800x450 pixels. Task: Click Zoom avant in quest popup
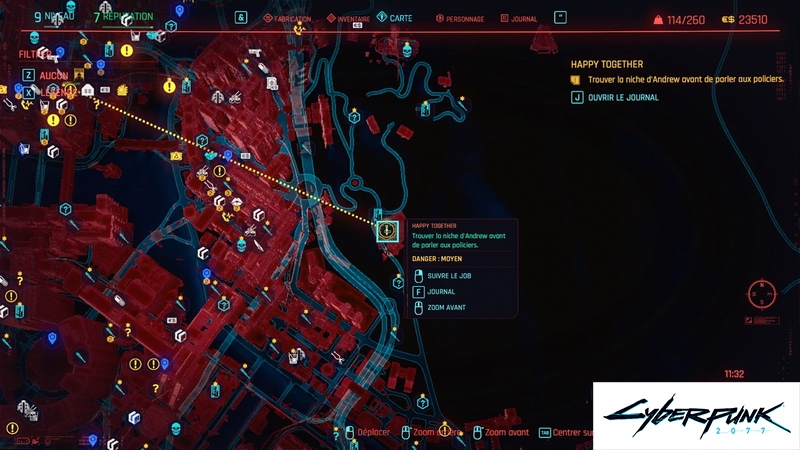pos(446,307)
